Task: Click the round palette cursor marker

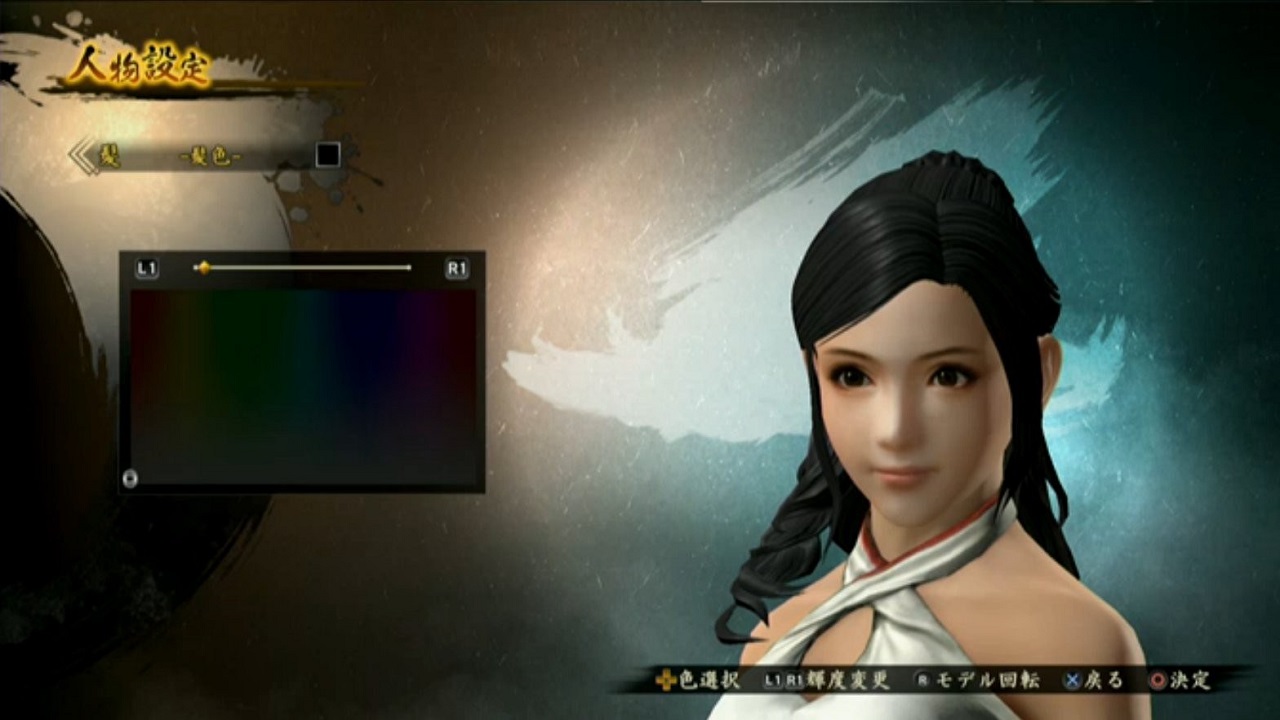Action: [x=130, y=478]
